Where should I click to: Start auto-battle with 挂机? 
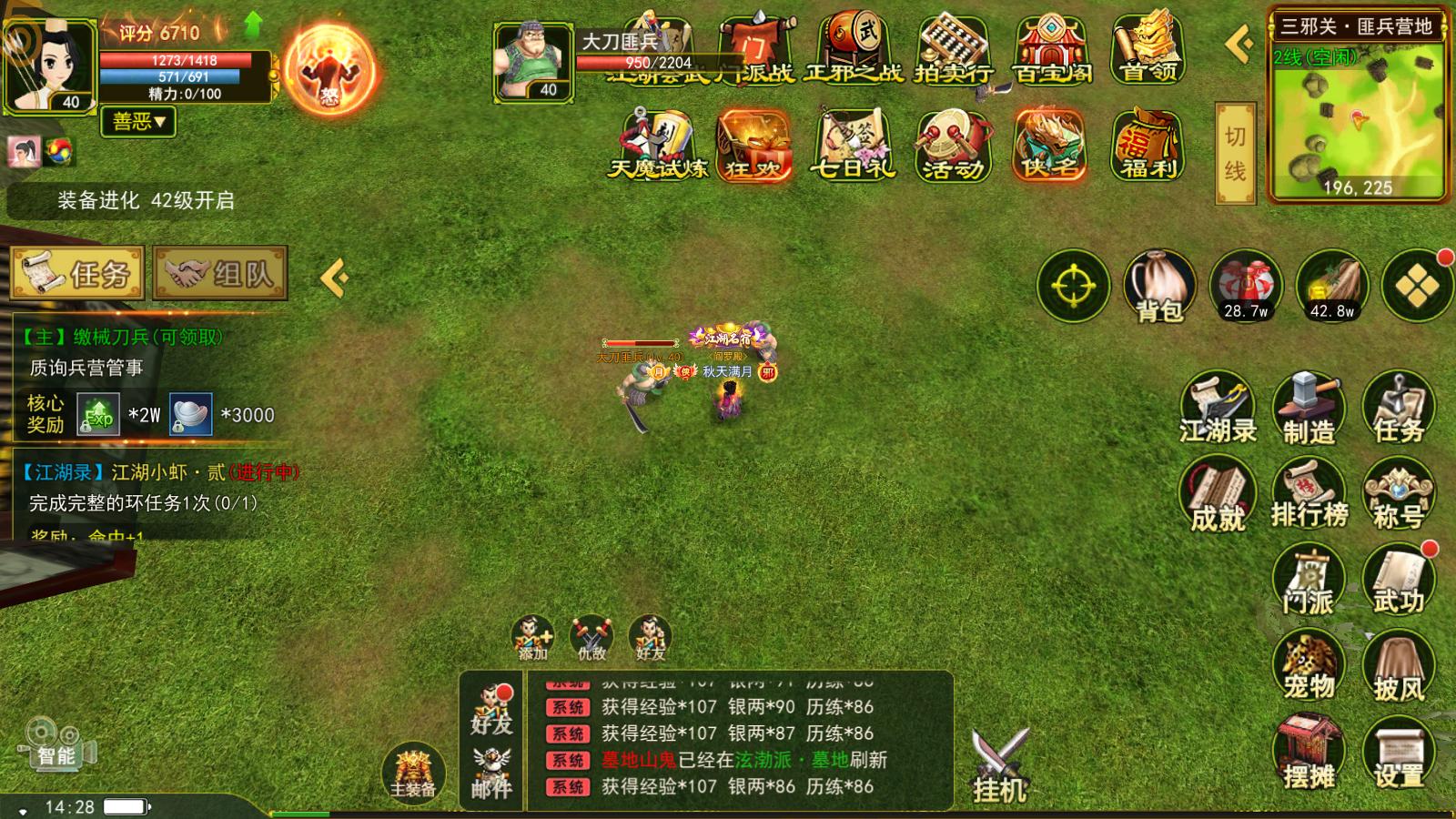999,766
